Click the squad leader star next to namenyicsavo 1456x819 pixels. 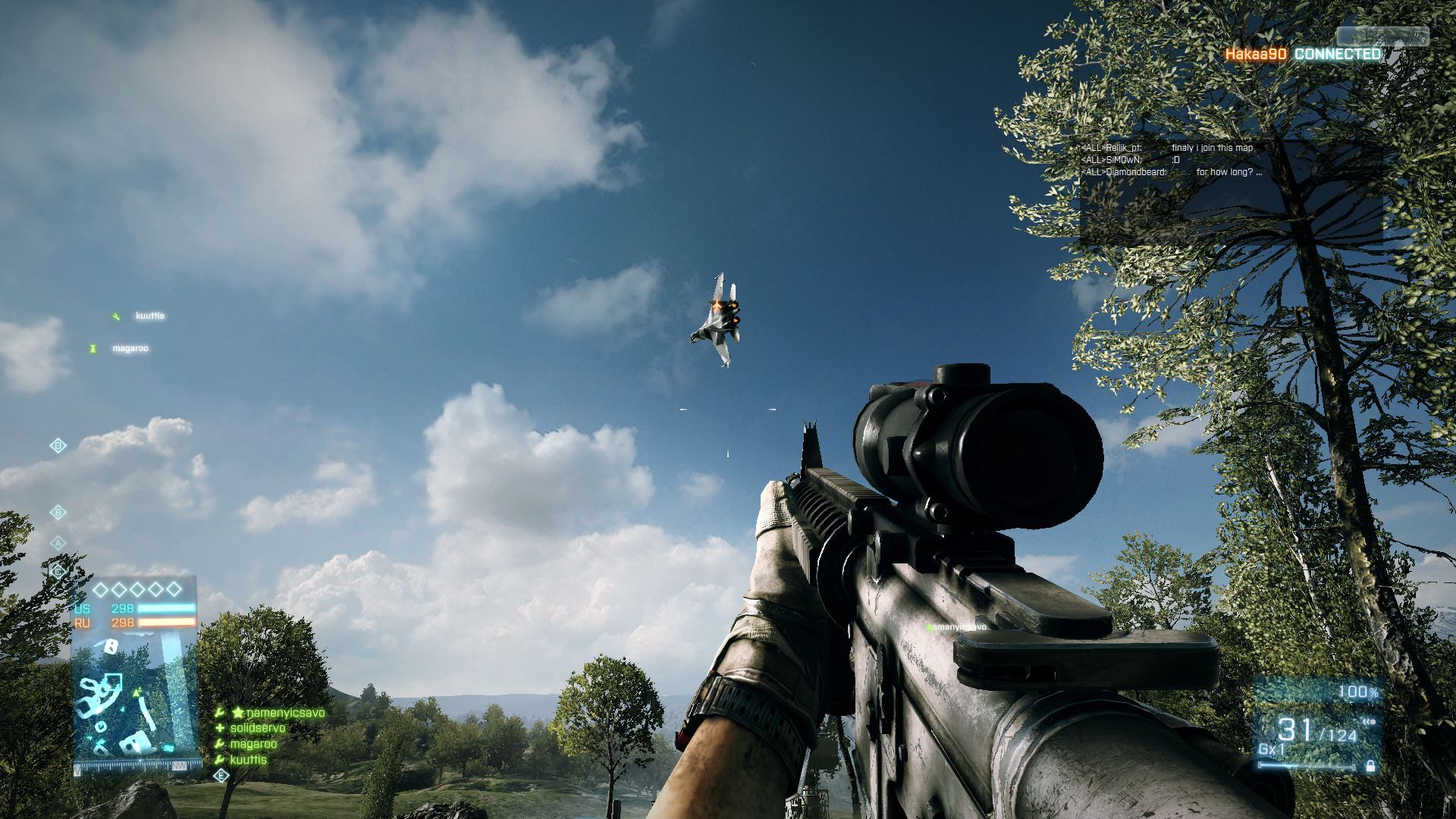click(x=238, y=713)
